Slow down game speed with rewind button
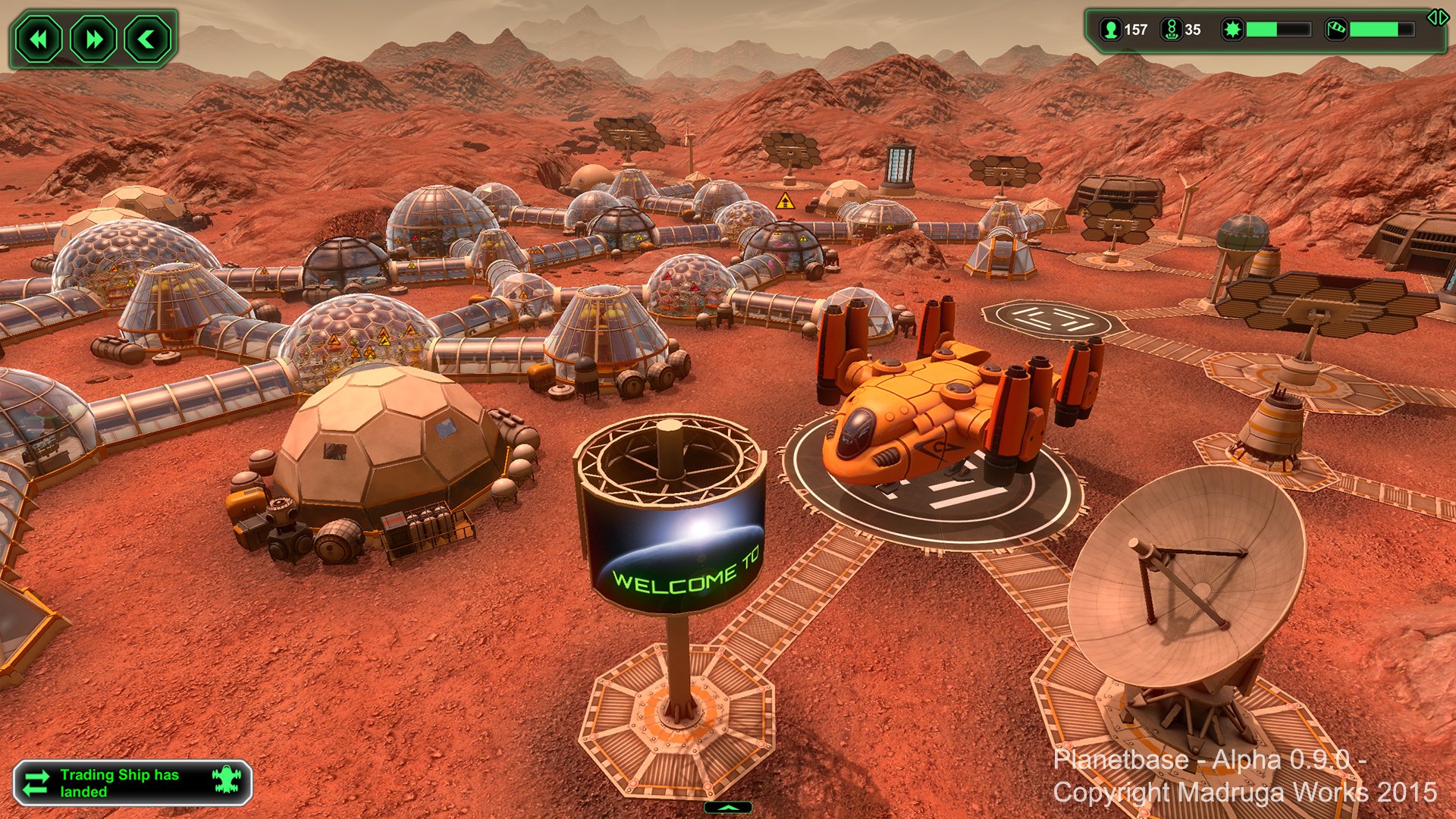The height and width of the screenshot is (819, 1456). (39, 39)
